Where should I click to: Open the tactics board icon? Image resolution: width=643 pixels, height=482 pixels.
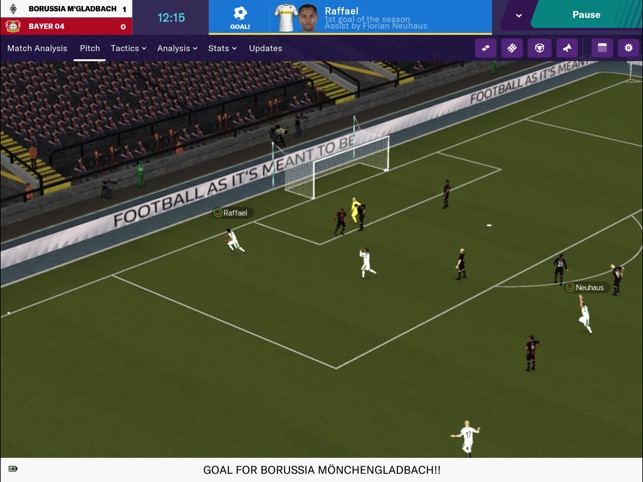coord(512,48)
